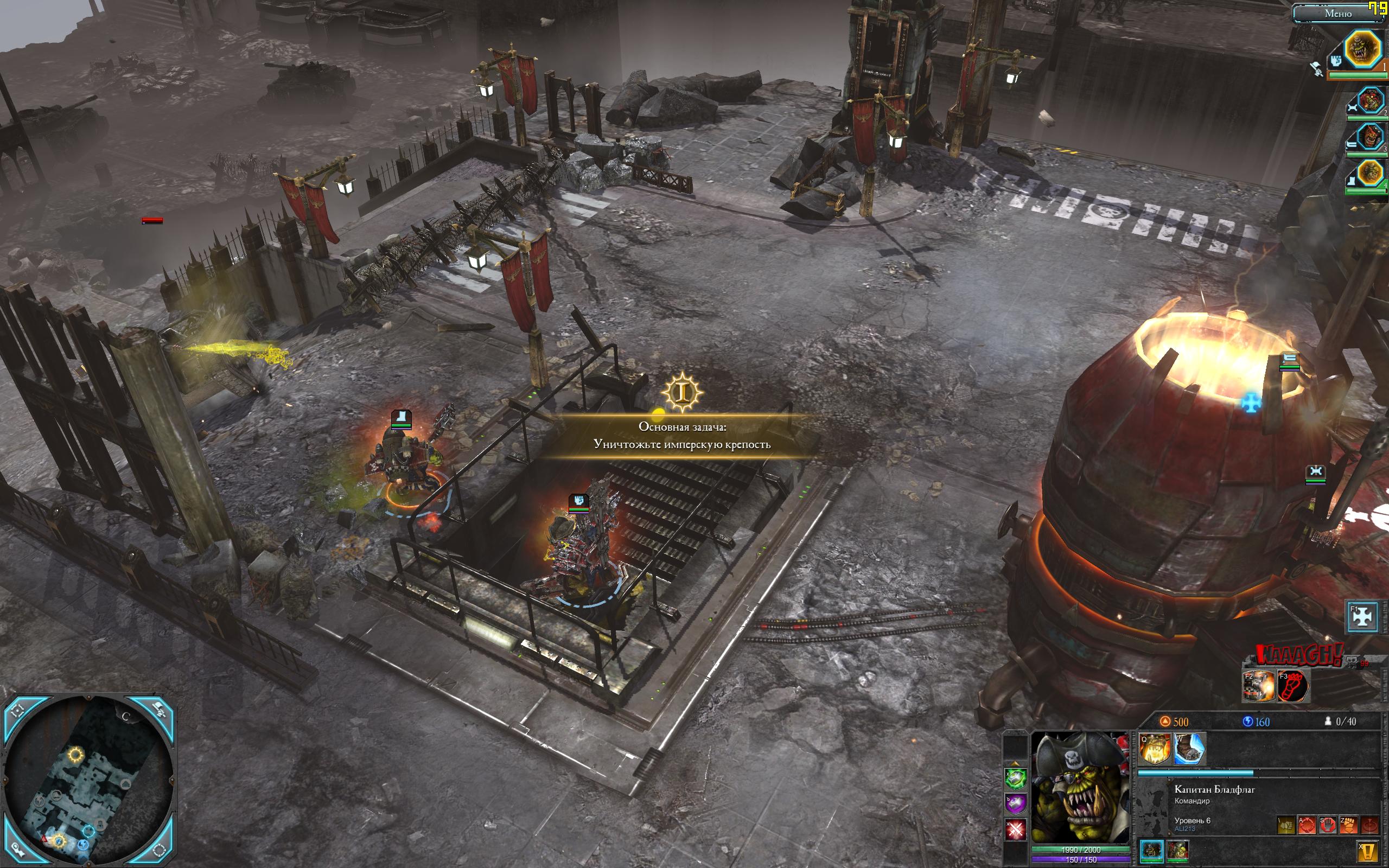The height and width of the screenshot is (868, 1389).
Task: Activate the F2 global ability icon
Action: coord(1258,685)
